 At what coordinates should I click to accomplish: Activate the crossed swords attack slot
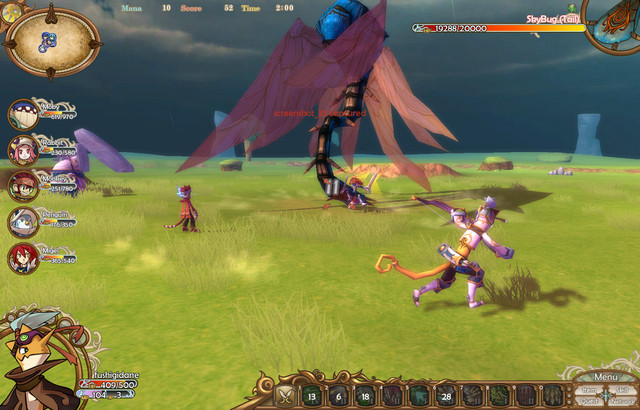click(x=286, y=395)
